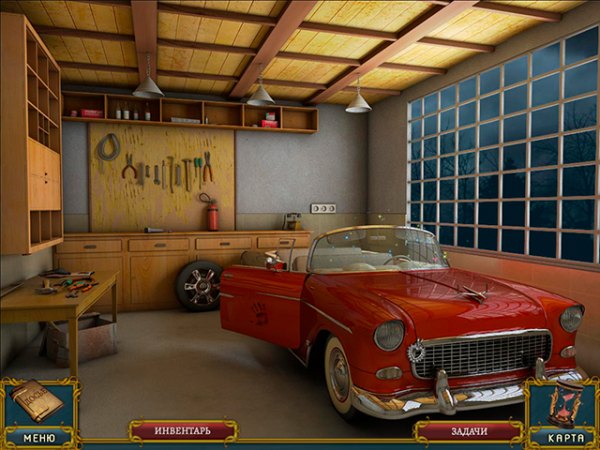
Task: Open the journal book icon
Action: (36, 402)
